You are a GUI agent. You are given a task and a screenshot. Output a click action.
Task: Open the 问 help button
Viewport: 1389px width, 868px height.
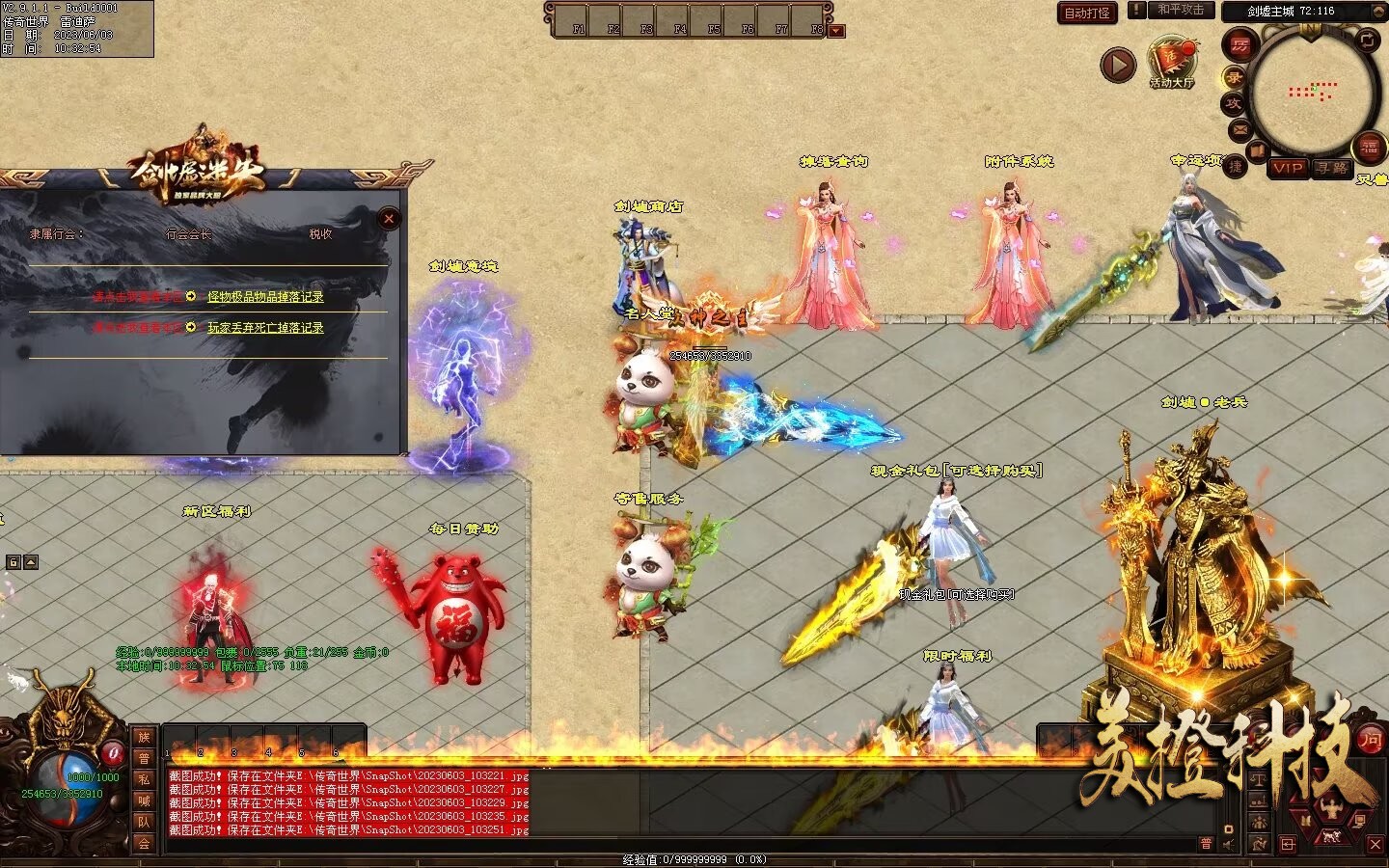[x=1371, y=740]
